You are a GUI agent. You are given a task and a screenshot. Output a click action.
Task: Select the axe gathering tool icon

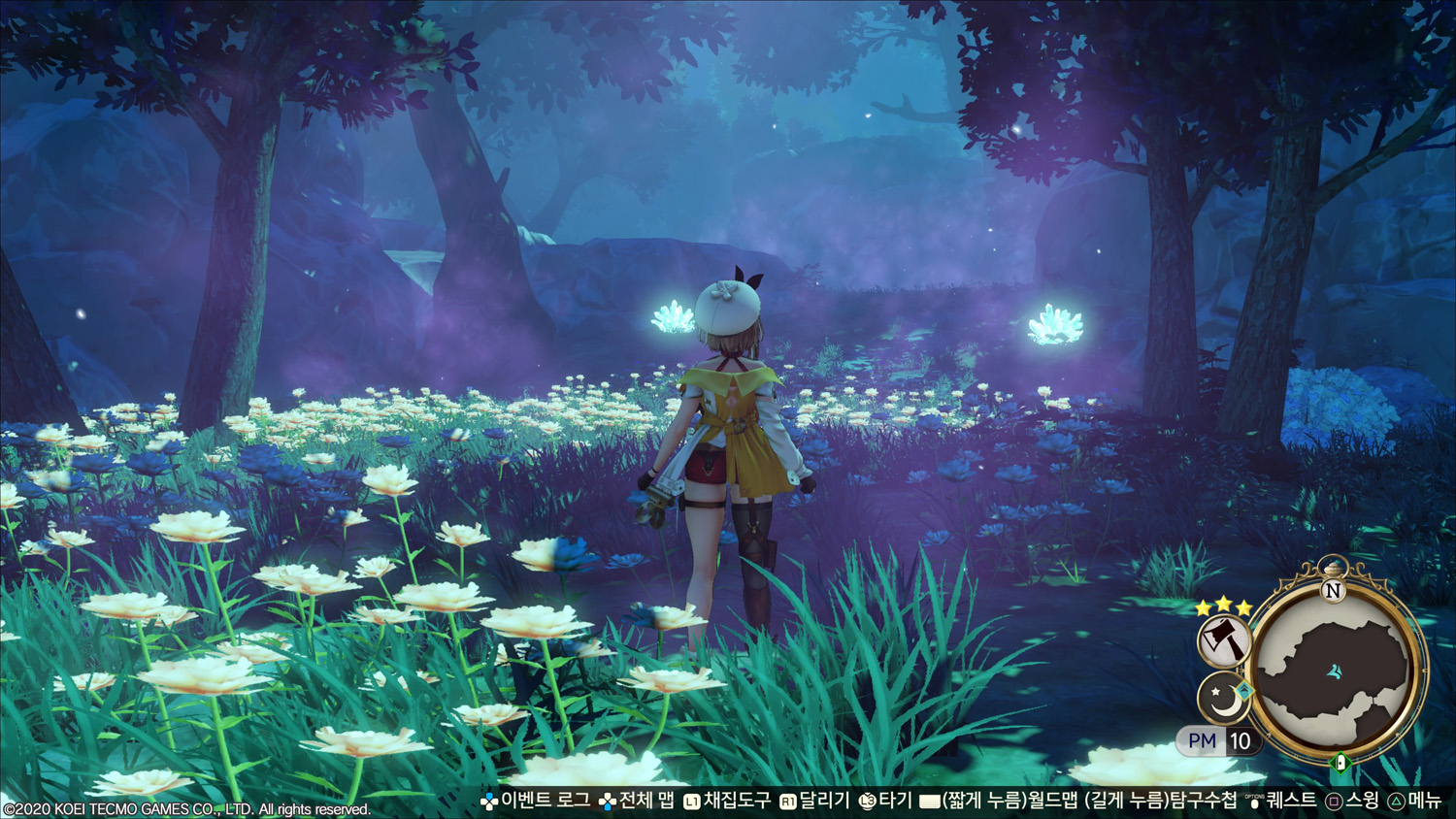pyautogui.click(x=1223, y=641)
